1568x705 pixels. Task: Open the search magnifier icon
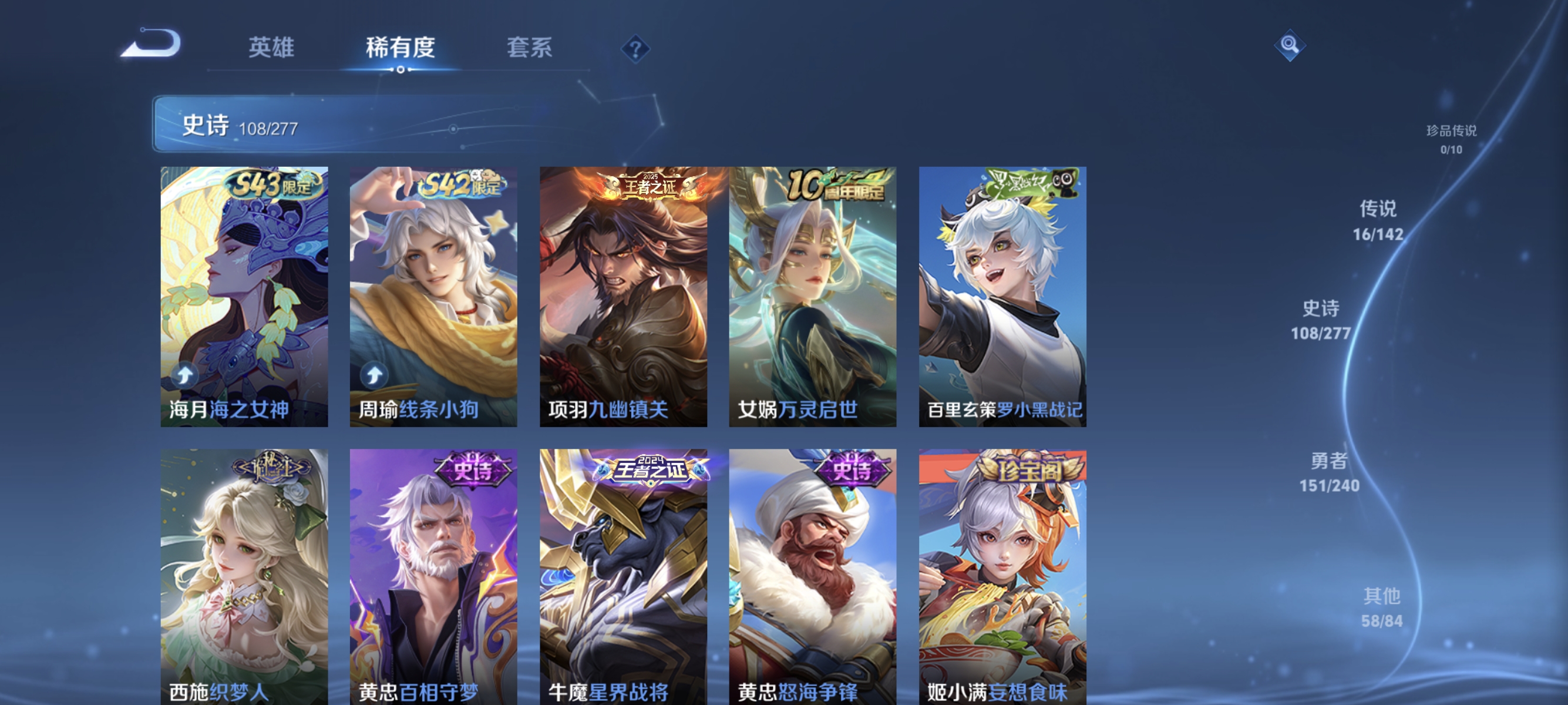1290,46
